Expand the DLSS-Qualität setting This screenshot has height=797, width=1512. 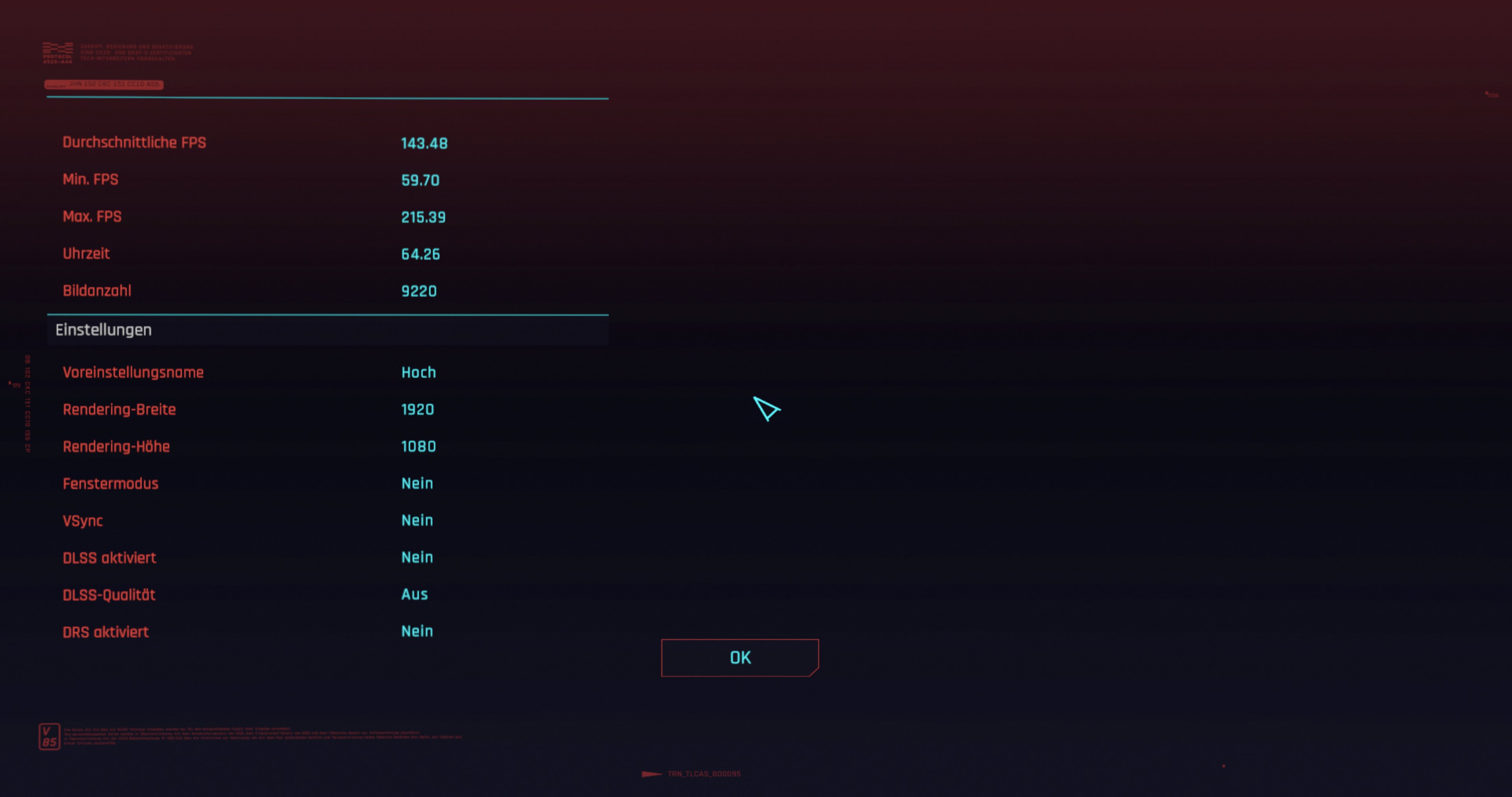[x=414, y=595]
